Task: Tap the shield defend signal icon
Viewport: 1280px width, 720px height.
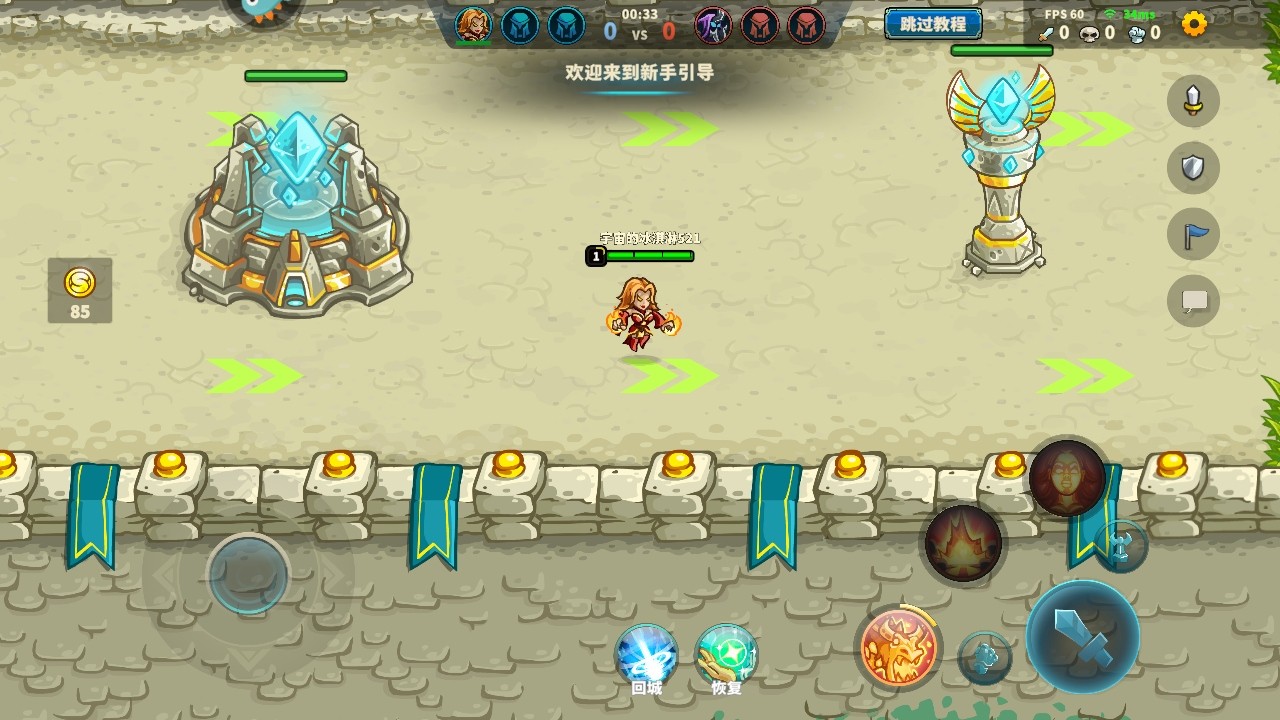Action: click(1193, 167)
